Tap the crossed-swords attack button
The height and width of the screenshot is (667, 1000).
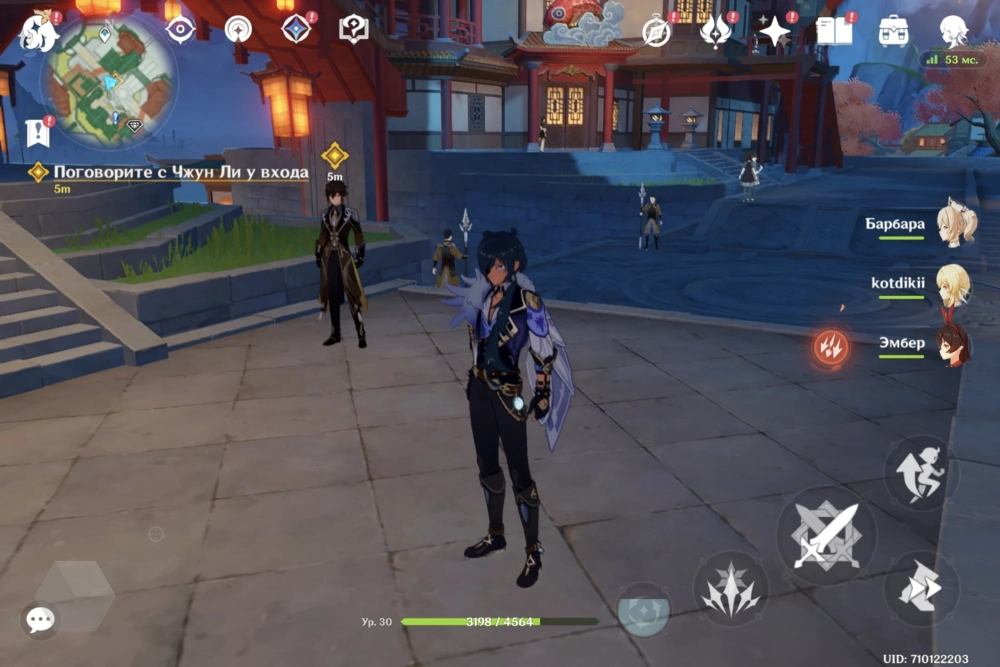(x=826, y=536)
